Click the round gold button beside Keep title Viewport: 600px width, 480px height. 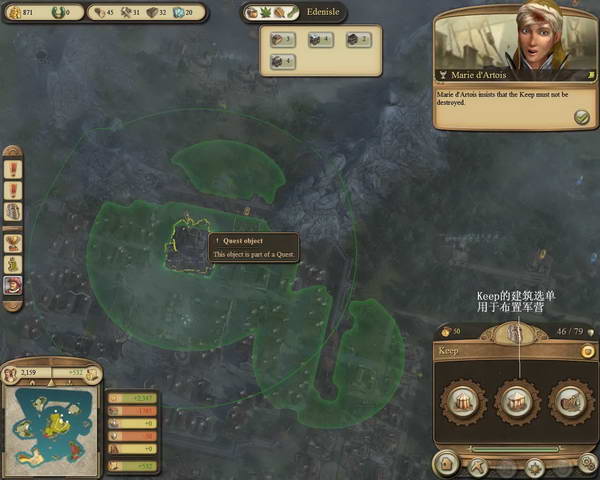[x=587, y=352]
